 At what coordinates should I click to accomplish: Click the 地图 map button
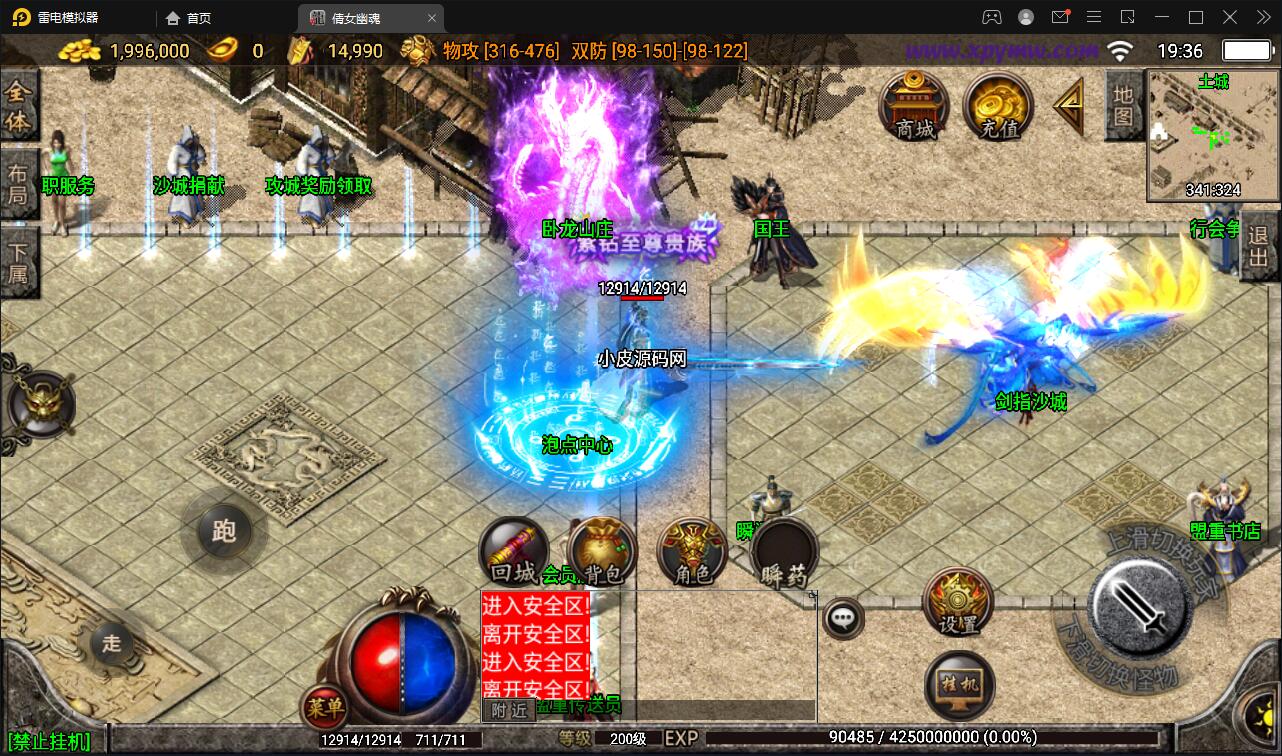[1123, 106]
